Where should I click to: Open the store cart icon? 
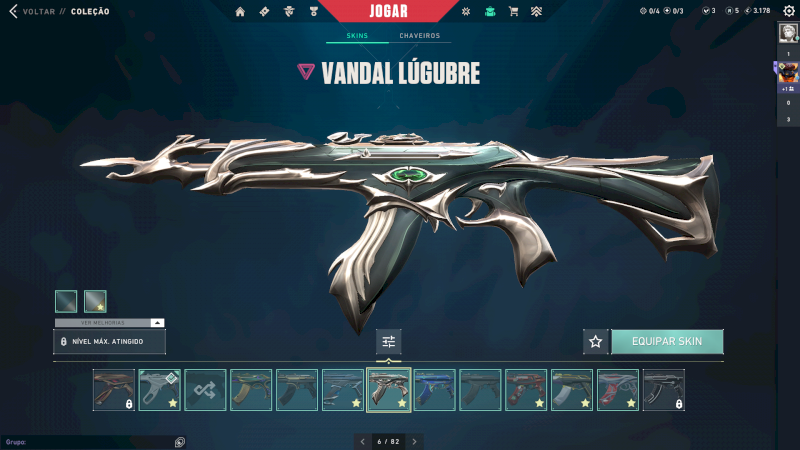click(513, 11)
